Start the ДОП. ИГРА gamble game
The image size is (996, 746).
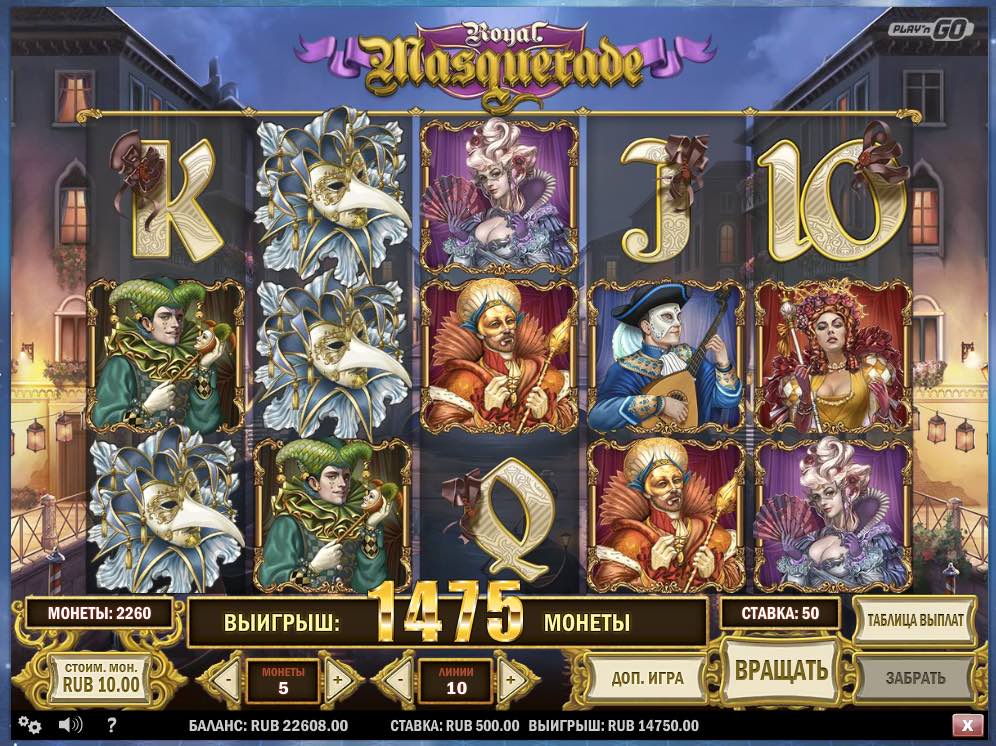[647, 677]
